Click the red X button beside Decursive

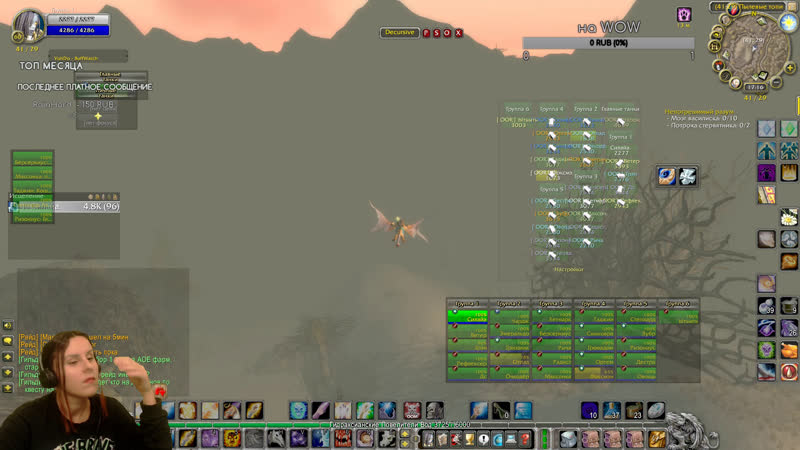(x=459, y=33)
